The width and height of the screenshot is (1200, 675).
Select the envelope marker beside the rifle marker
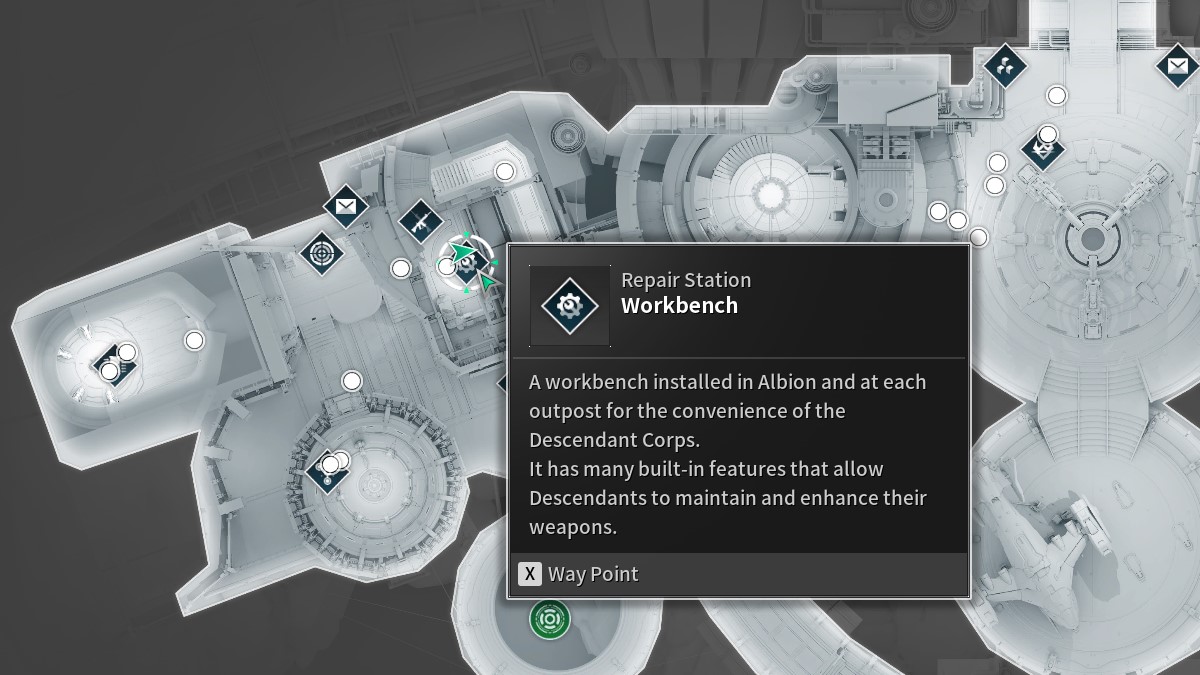click(x=346, y=207)
